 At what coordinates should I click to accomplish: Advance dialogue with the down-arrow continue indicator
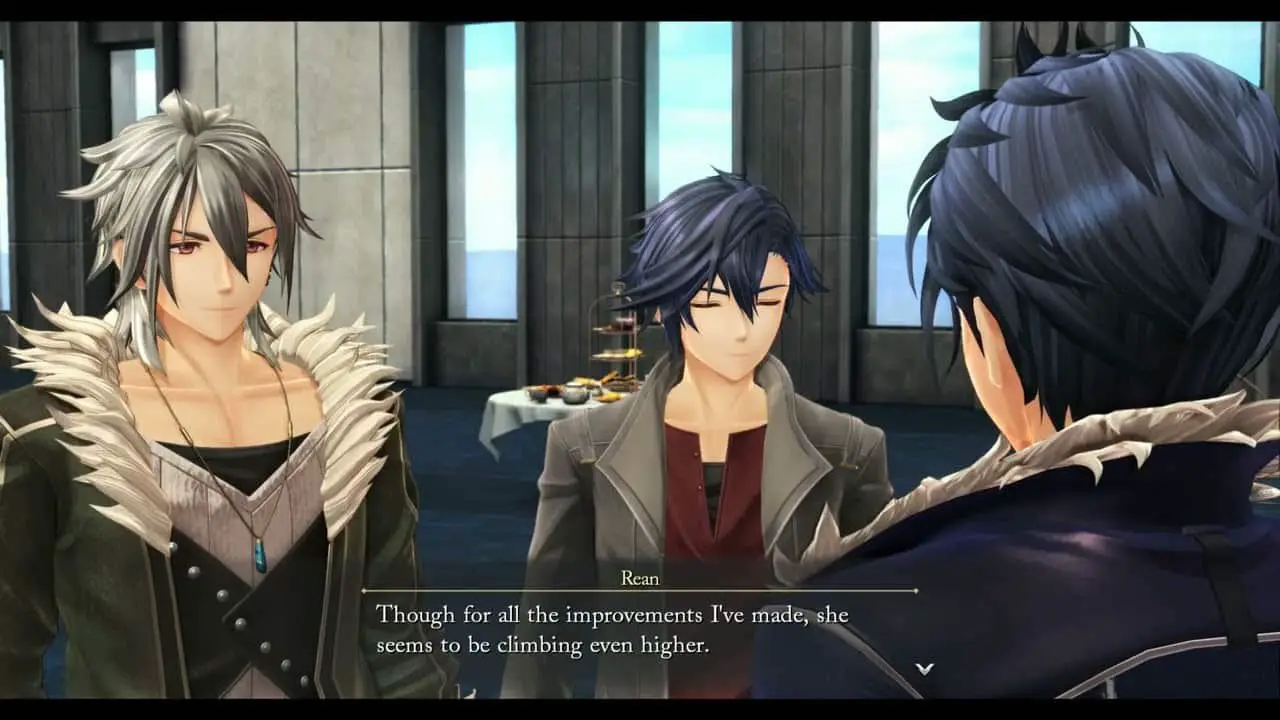(x=925, y=668)
